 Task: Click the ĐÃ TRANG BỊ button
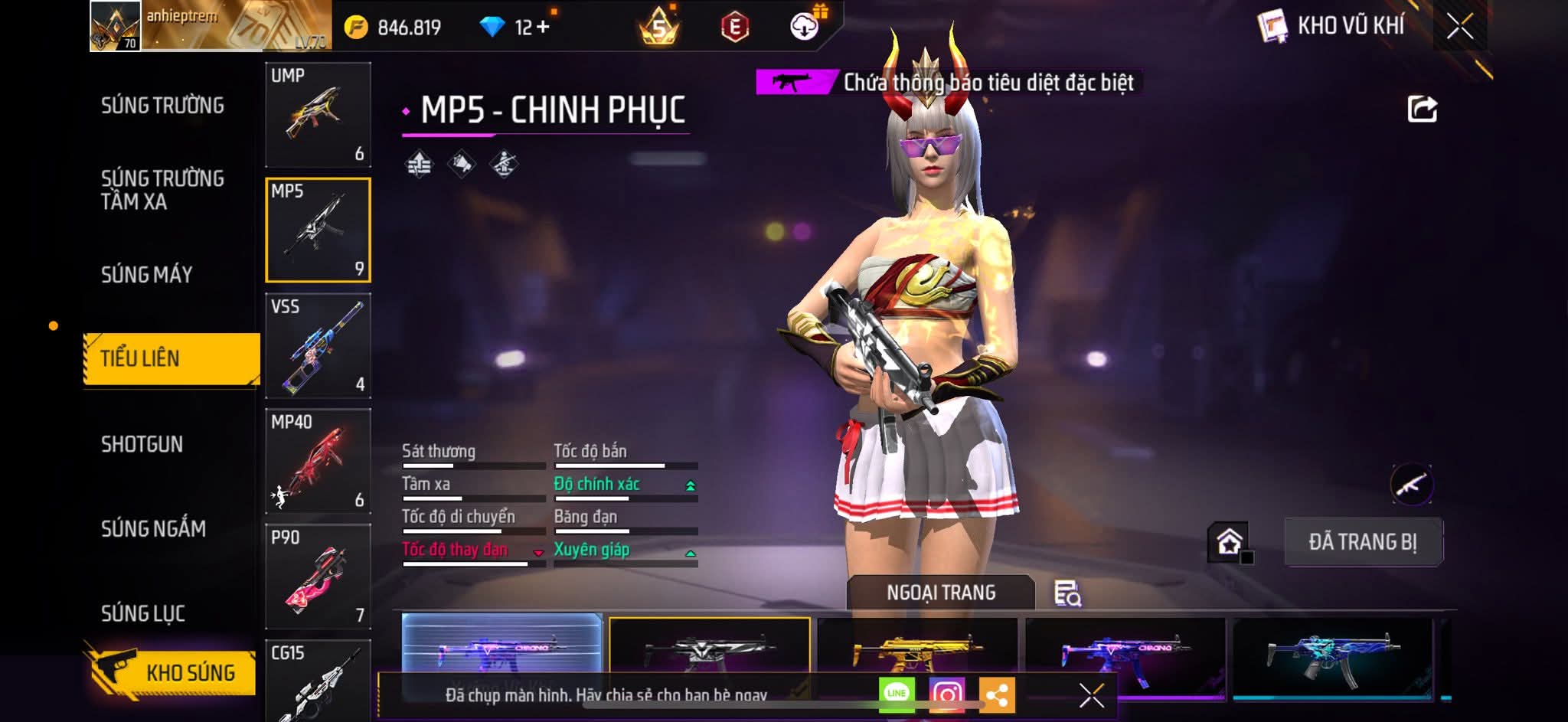pyautogui.click(x=1363, y=542)
